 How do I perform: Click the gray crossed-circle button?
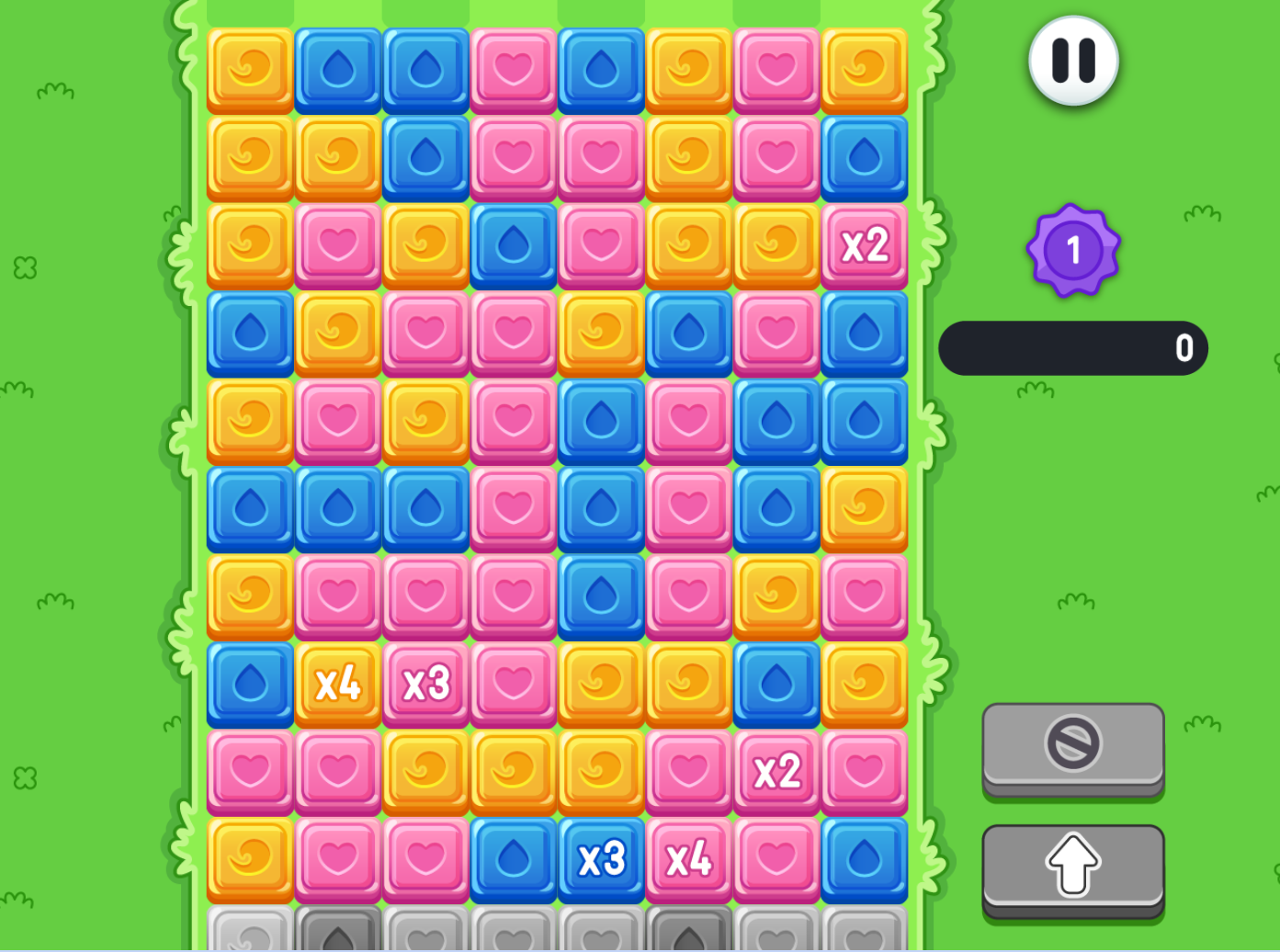(1072, 744)
